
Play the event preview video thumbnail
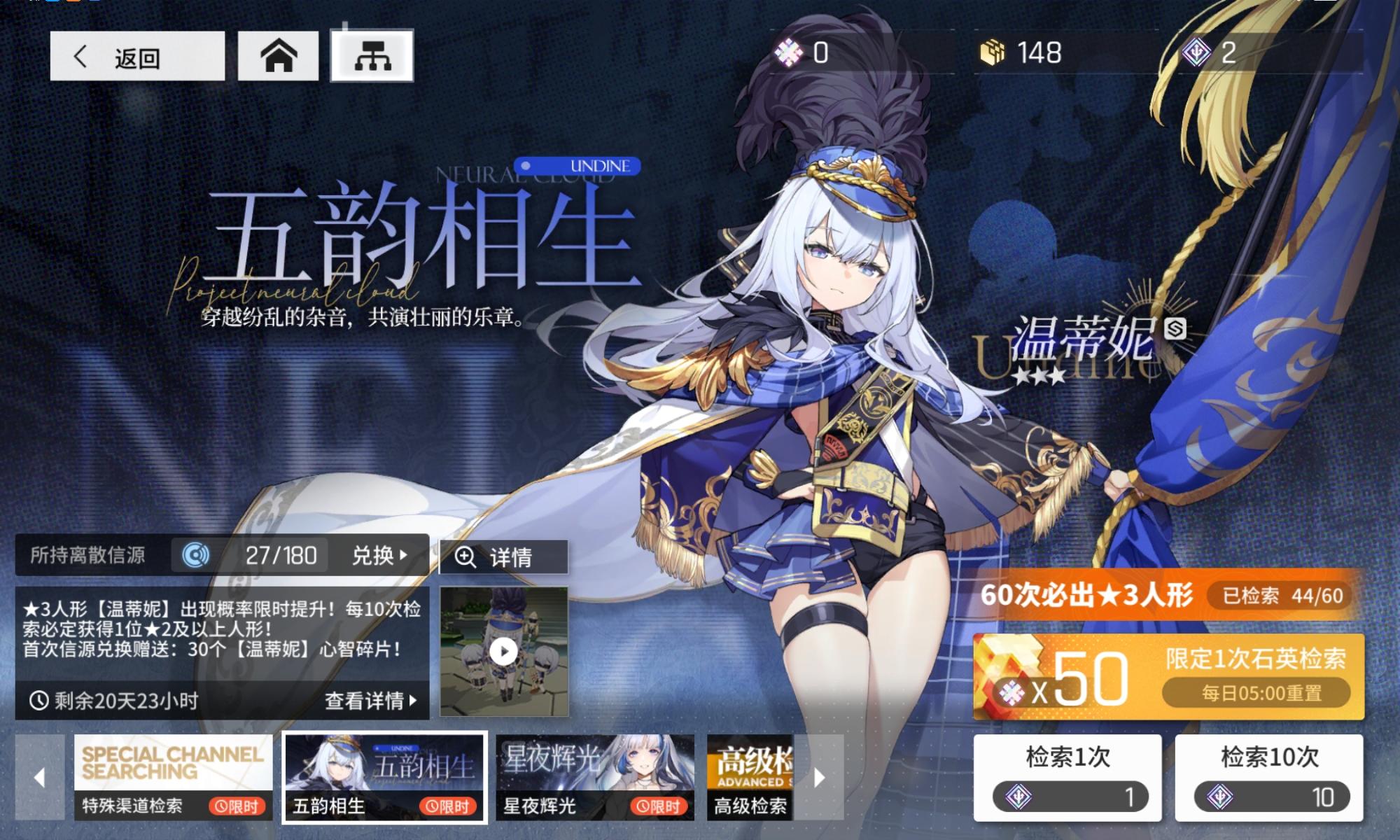click(x=503, y=651)
